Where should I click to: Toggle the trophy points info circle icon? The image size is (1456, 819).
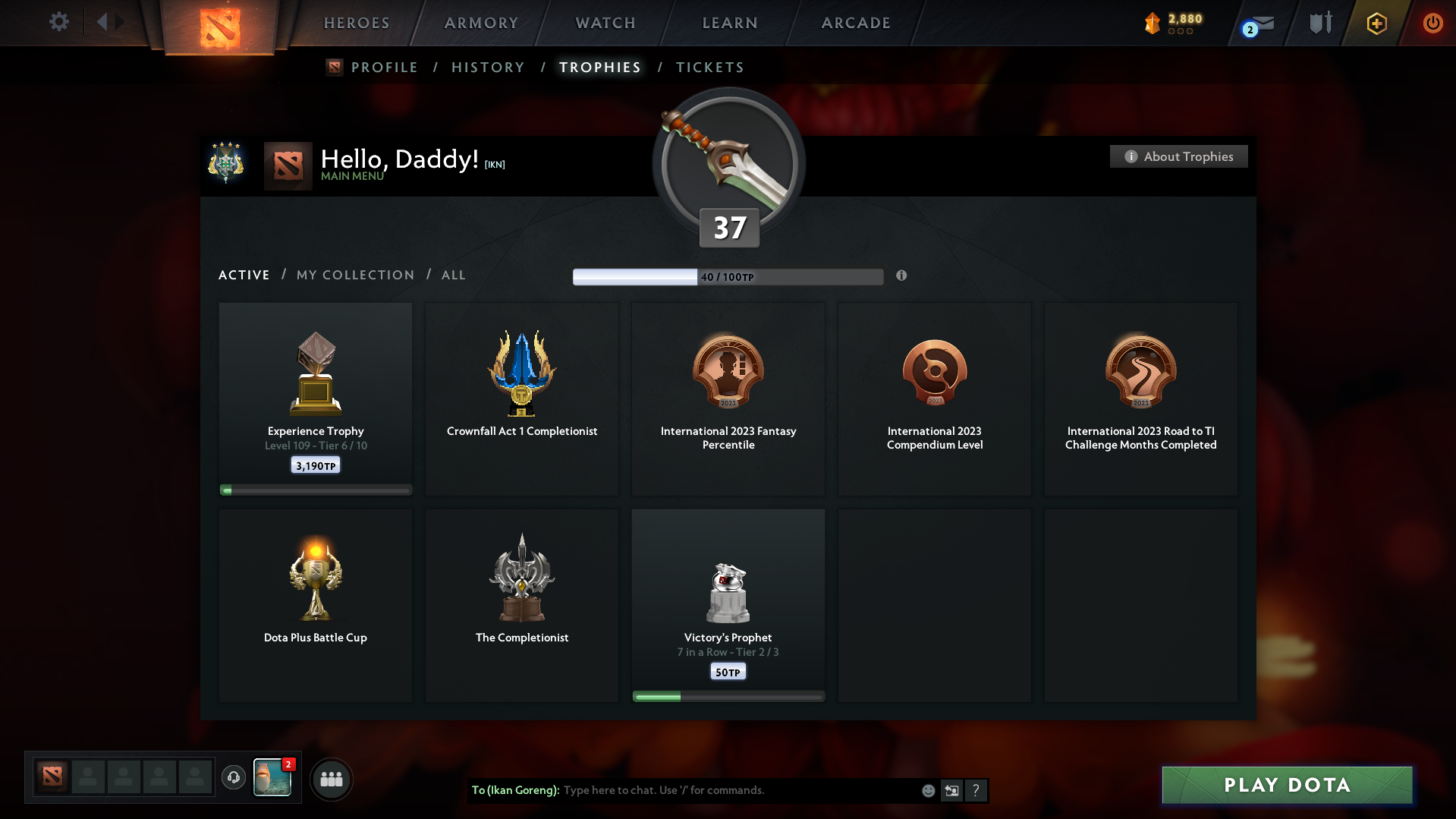click(x=902, y=277)
